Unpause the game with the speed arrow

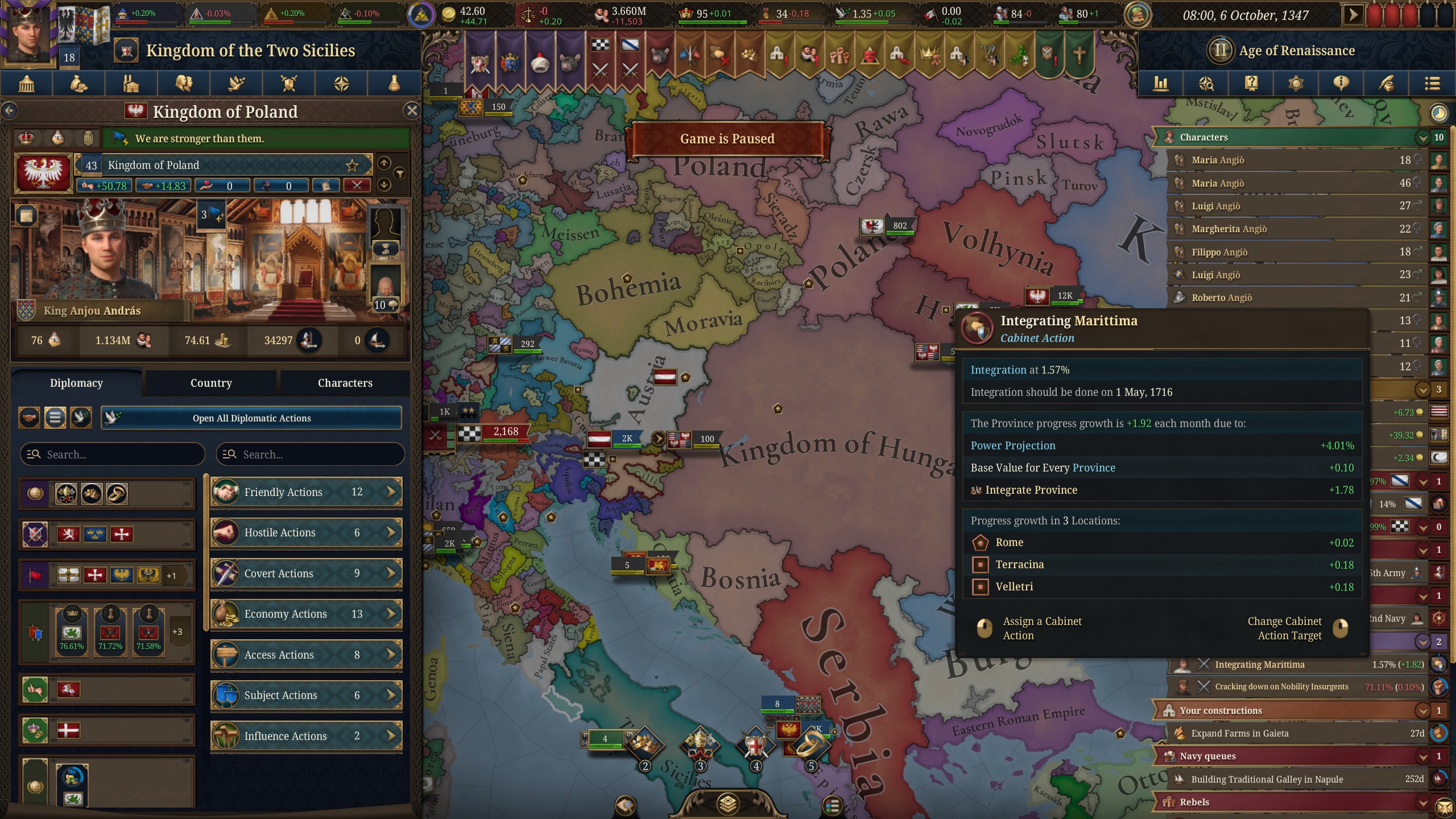pyautogui.click(x=1352, y=15)
